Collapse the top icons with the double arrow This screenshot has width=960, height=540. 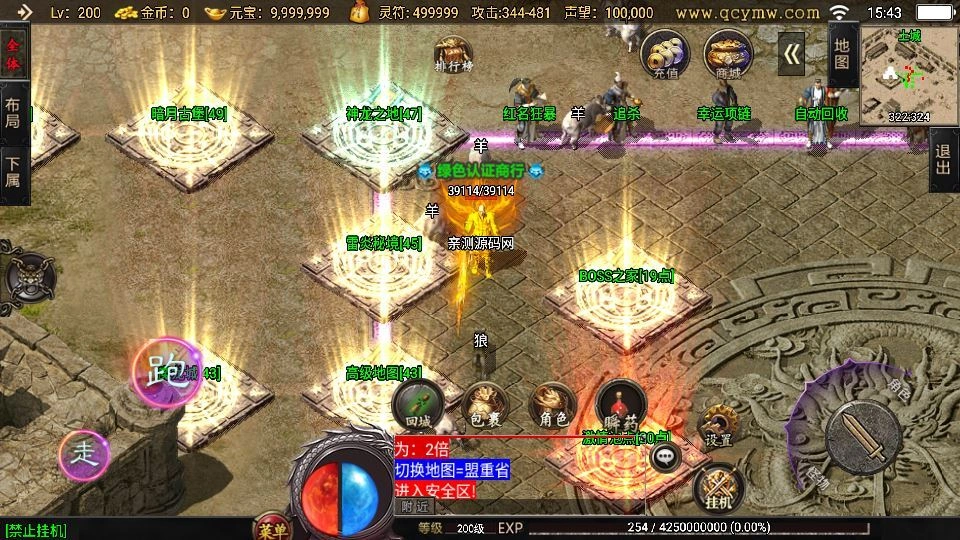792,54
